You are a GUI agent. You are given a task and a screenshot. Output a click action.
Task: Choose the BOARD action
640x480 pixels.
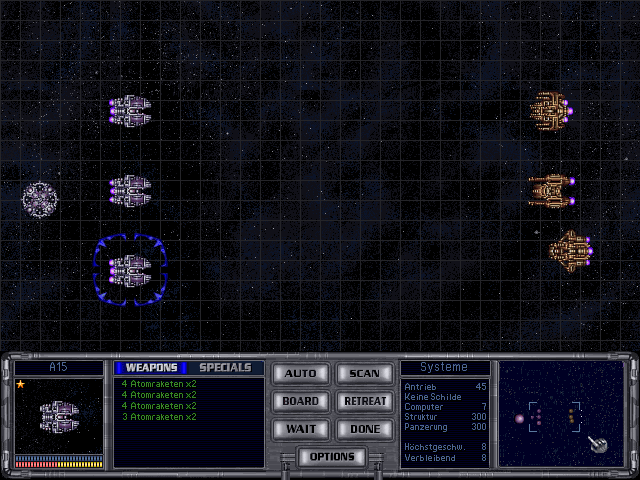tap(300, 401)
